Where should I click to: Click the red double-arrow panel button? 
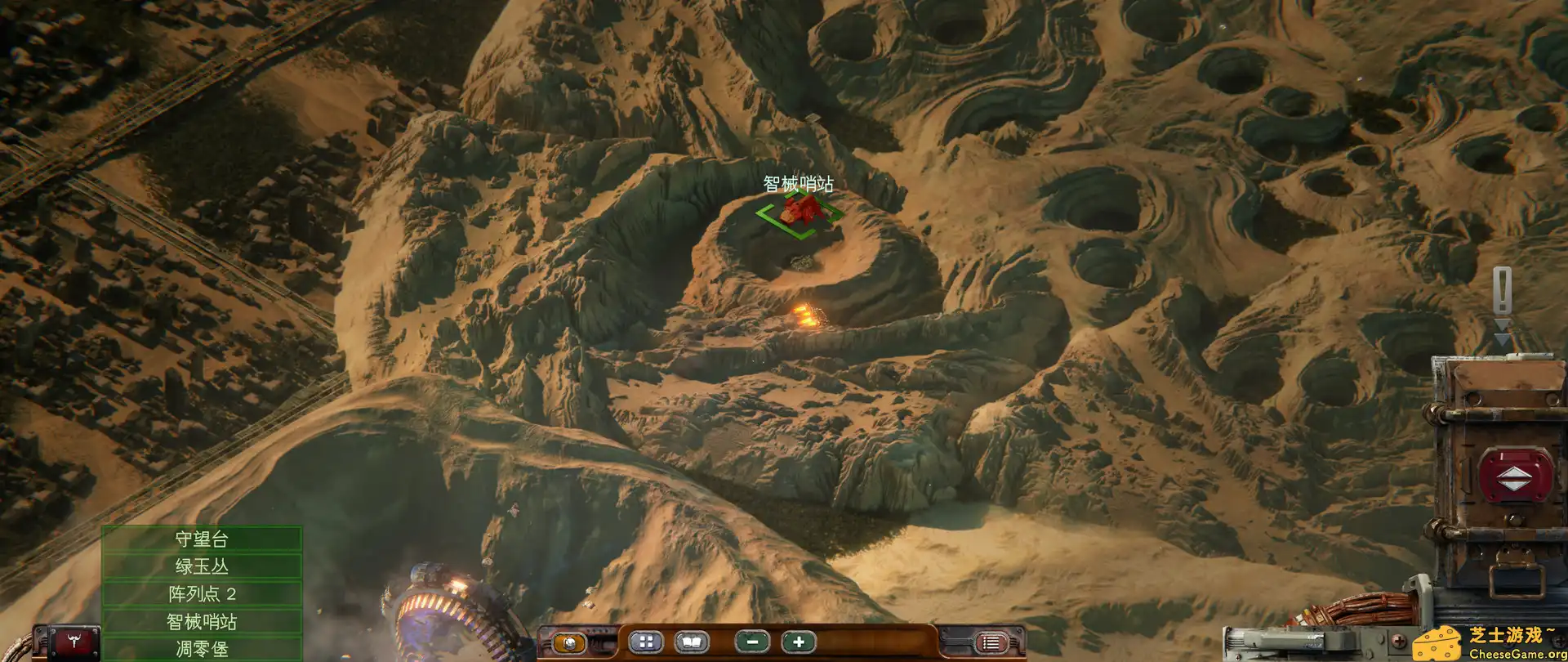[x=1515, y=476]
